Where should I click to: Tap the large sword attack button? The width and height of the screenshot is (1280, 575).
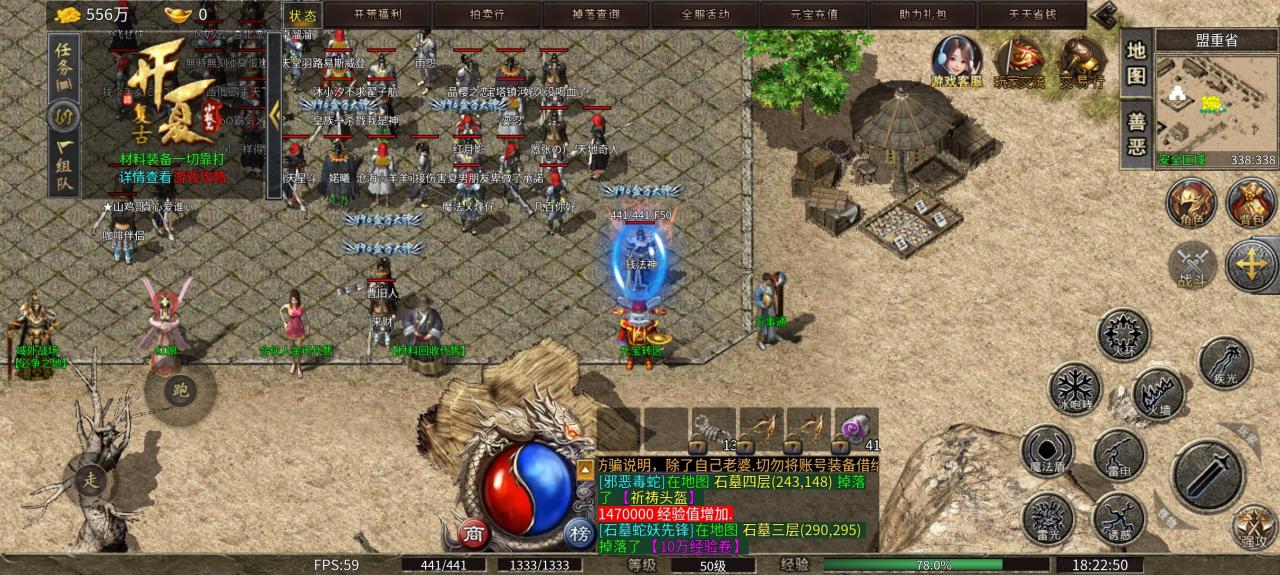(x=1208, y=476)
